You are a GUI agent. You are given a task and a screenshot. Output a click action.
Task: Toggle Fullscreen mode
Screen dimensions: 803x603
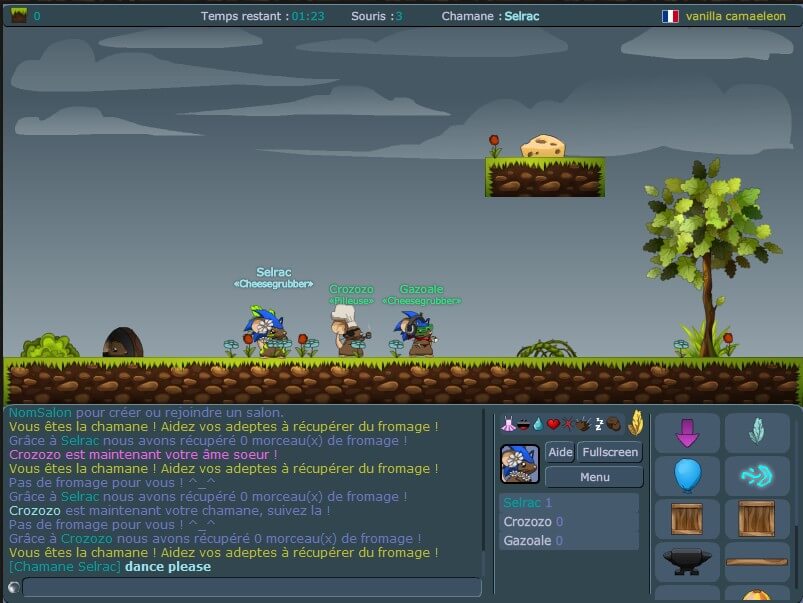608,452
